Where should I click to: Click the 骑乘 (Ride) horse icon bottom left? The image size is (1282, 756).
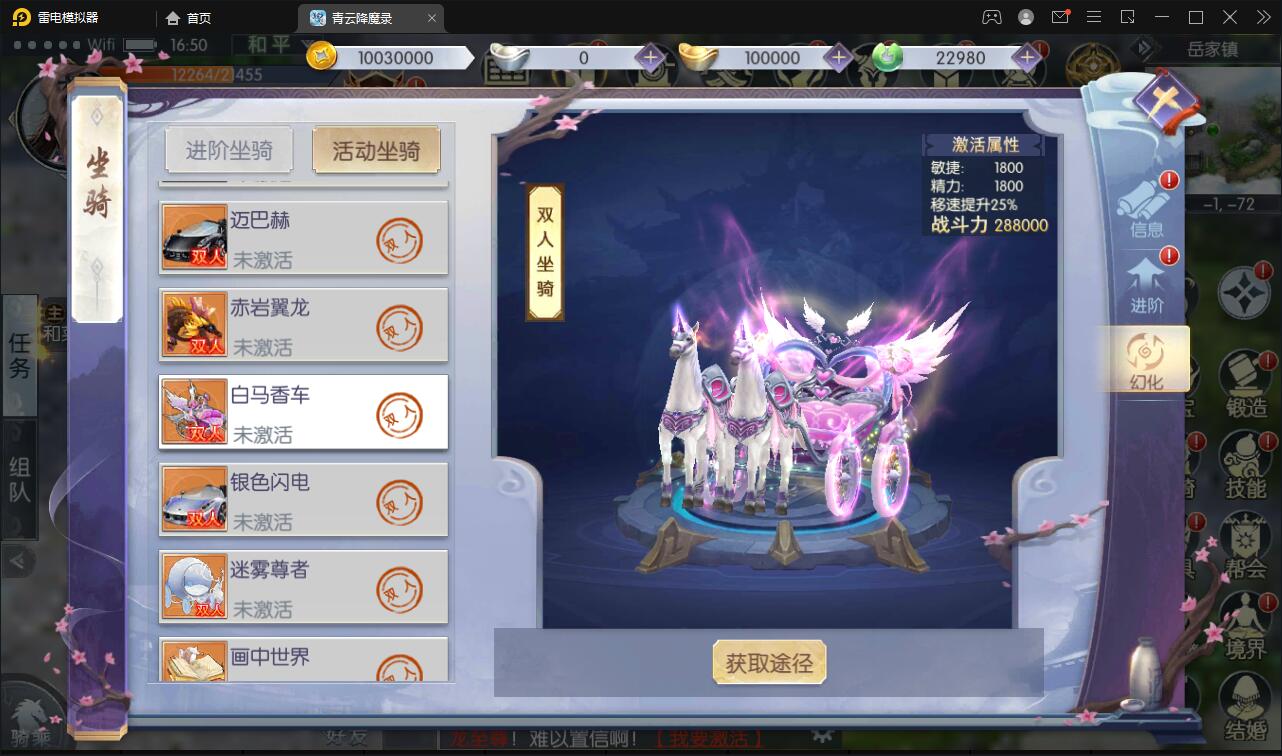[32, 714]
